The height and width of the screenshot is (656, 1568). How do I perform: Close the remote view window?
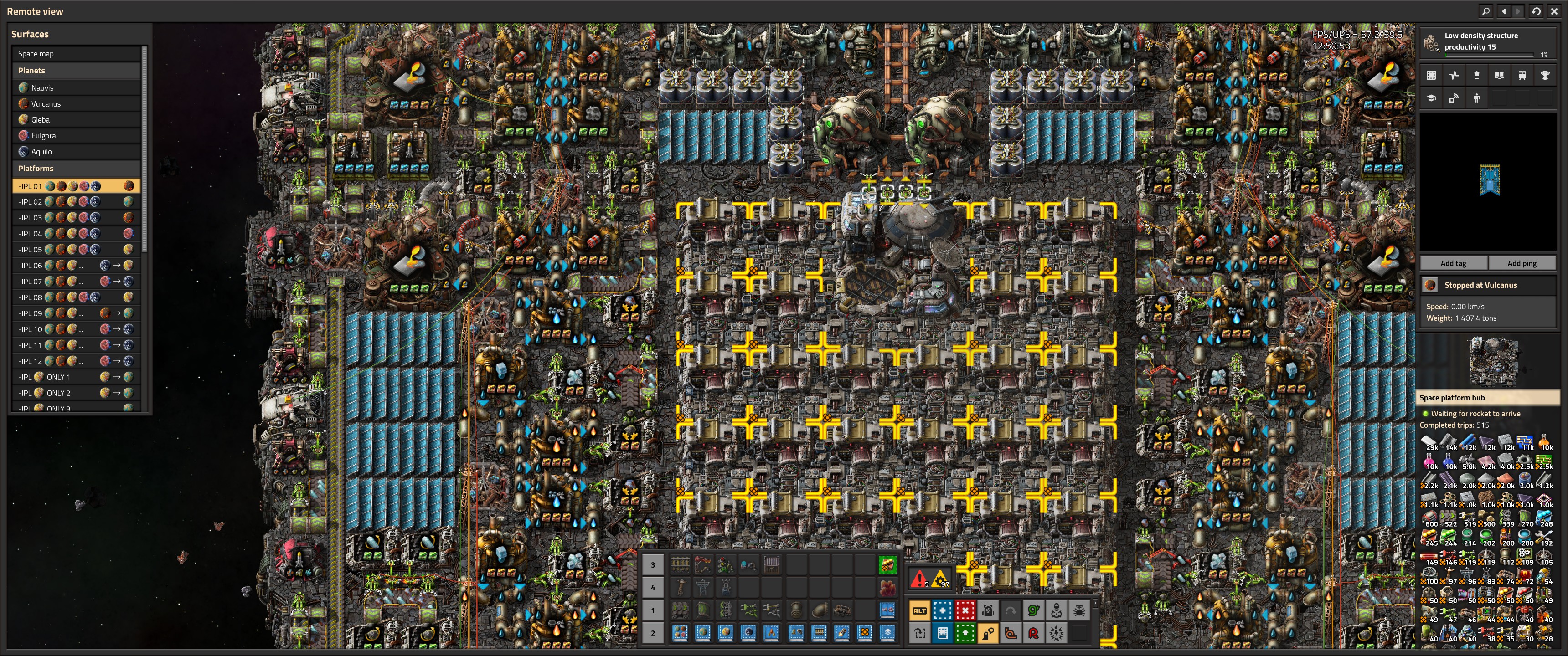coord(1554,11)
